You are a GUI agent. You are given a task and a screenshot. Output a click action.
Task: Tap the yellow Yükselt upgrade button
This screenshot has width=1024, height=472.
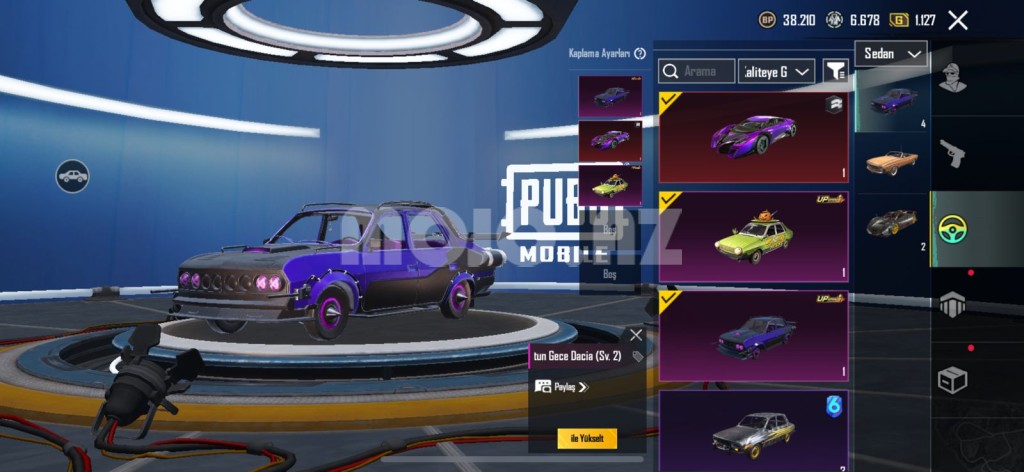587,438
